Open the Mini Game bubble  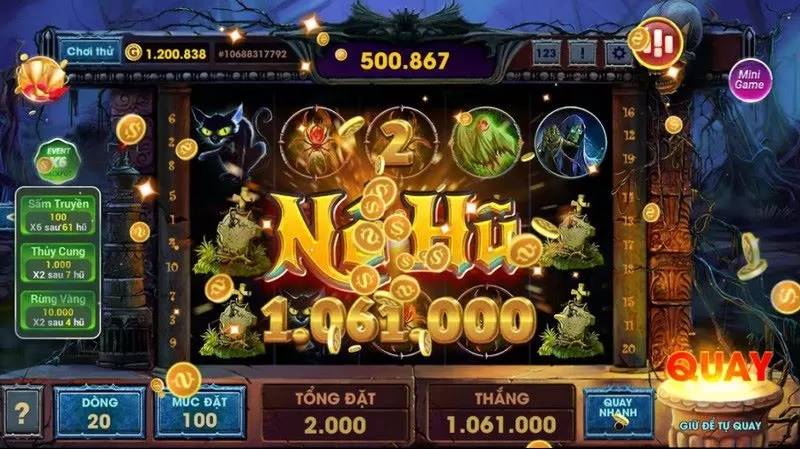pos(749,79)
